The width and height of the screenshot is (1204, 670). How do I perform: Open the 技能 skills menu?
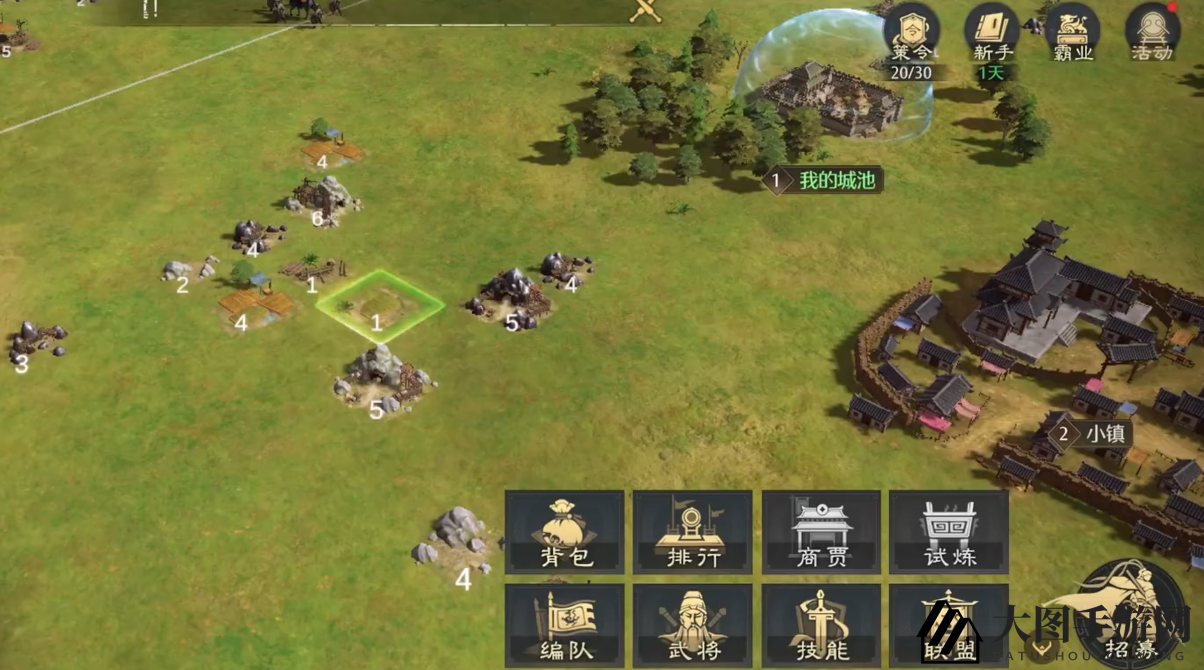pyautogui.click(x=821, y=625)
